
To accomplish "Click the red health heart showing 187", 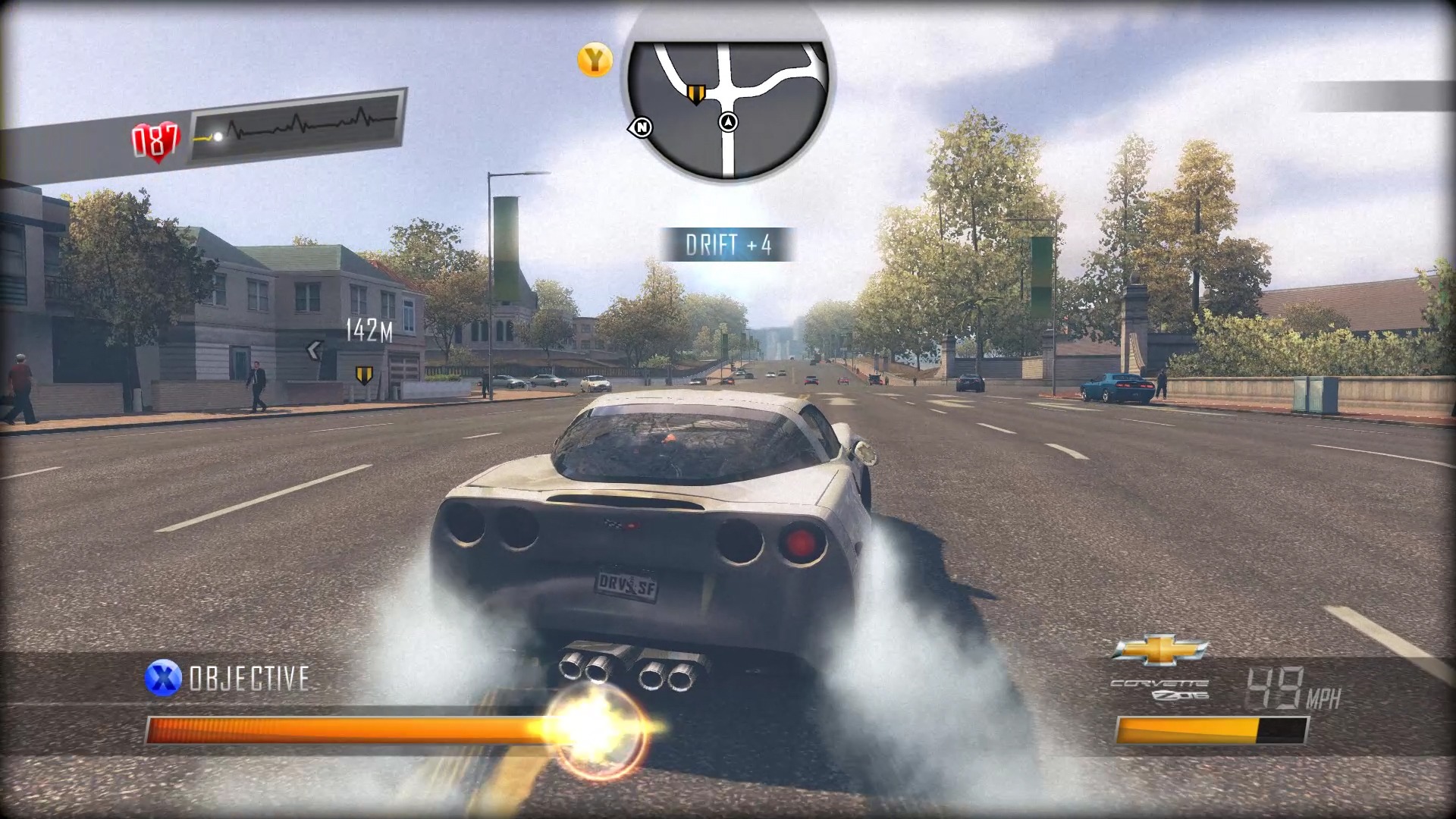I will point(154,136).
